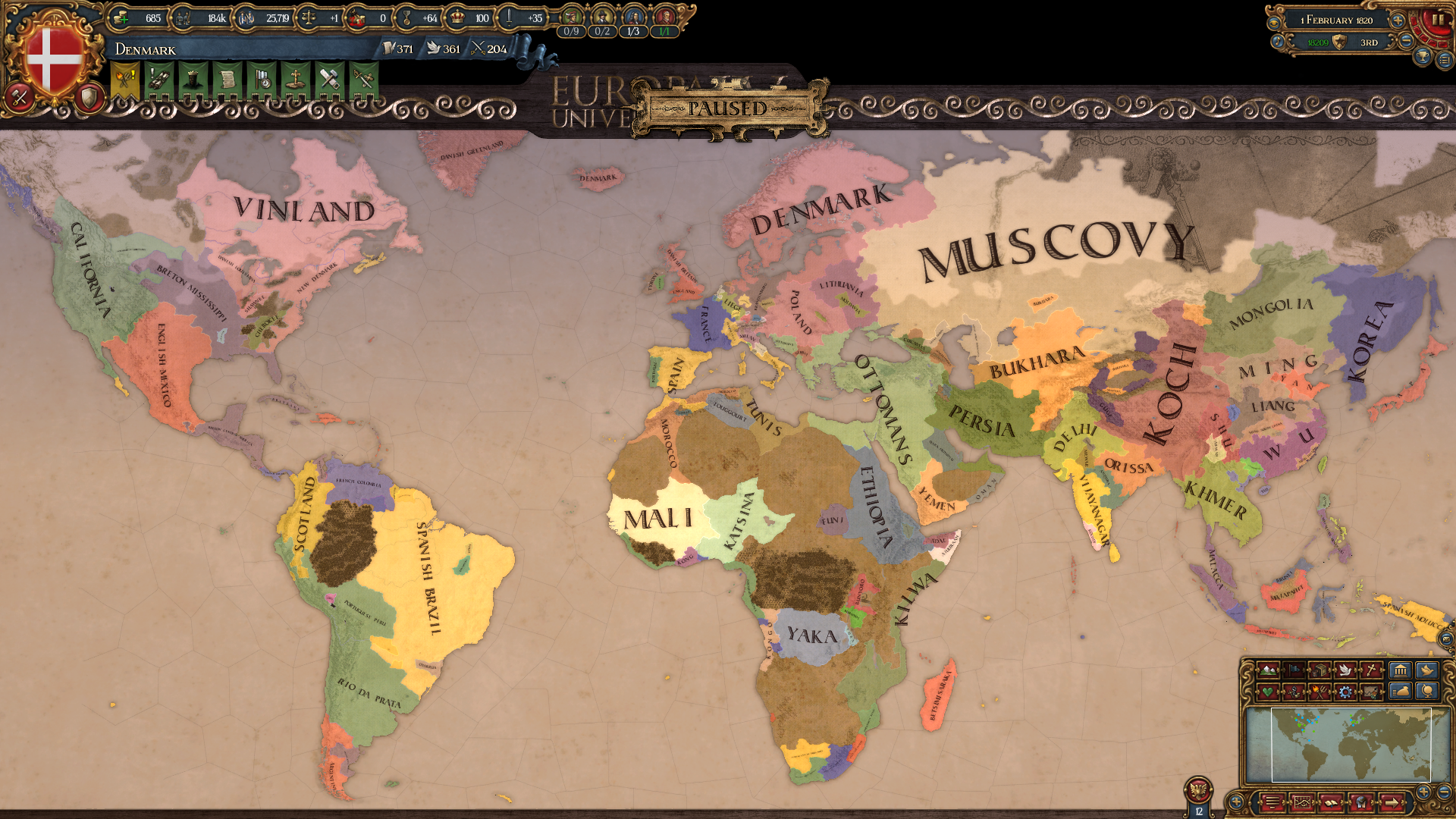Open the missions scroll banner tab
Viewport: 1456px width, 819px height.
[x=227, y=80]
